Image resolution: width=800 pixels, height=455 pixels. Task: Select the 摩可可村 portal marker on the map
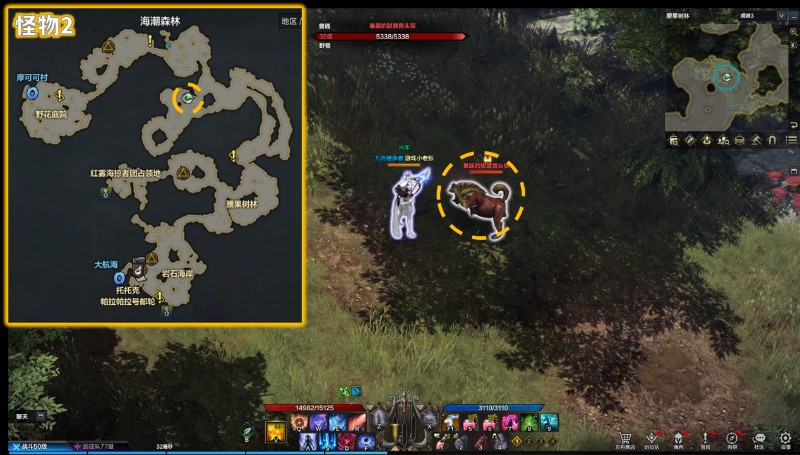[33, 93]
